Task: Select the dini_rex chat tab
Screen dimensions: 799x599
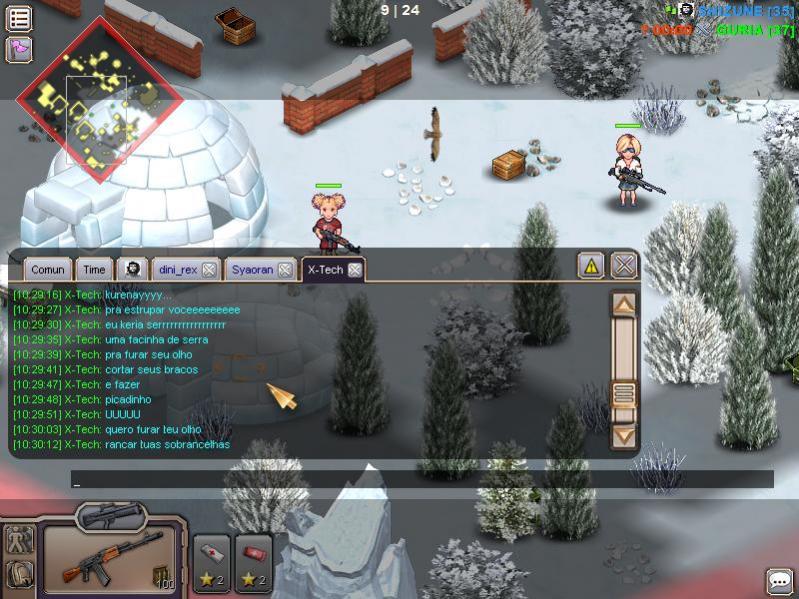Action: click(x=176, y=270)
